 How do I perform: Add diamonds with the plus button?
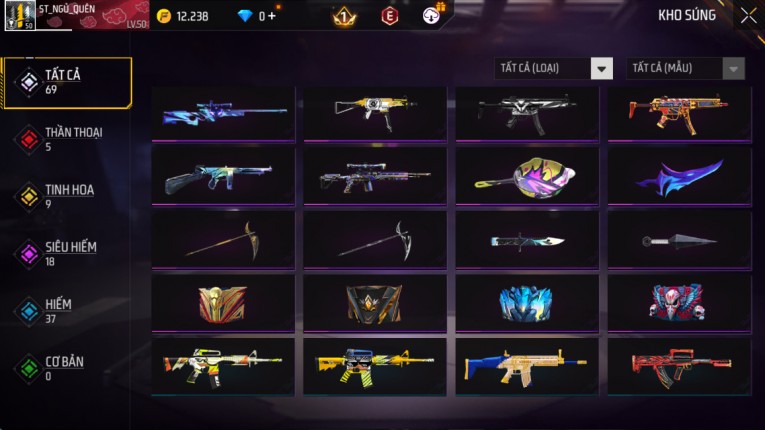point(272,16)
